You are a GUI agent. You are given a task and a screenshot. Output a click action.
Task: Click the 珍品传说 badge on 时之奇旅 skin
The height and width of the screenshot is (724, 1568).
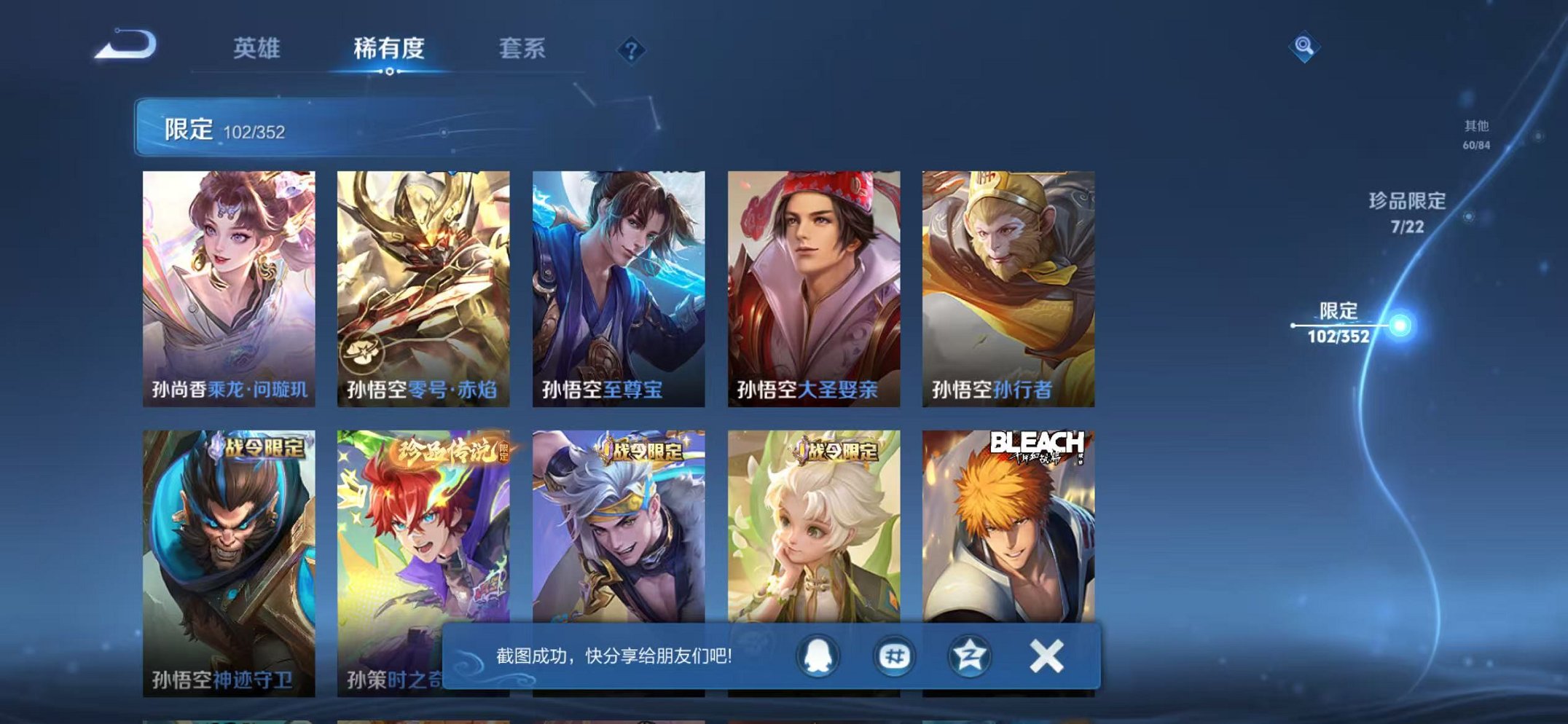[450, 451]
